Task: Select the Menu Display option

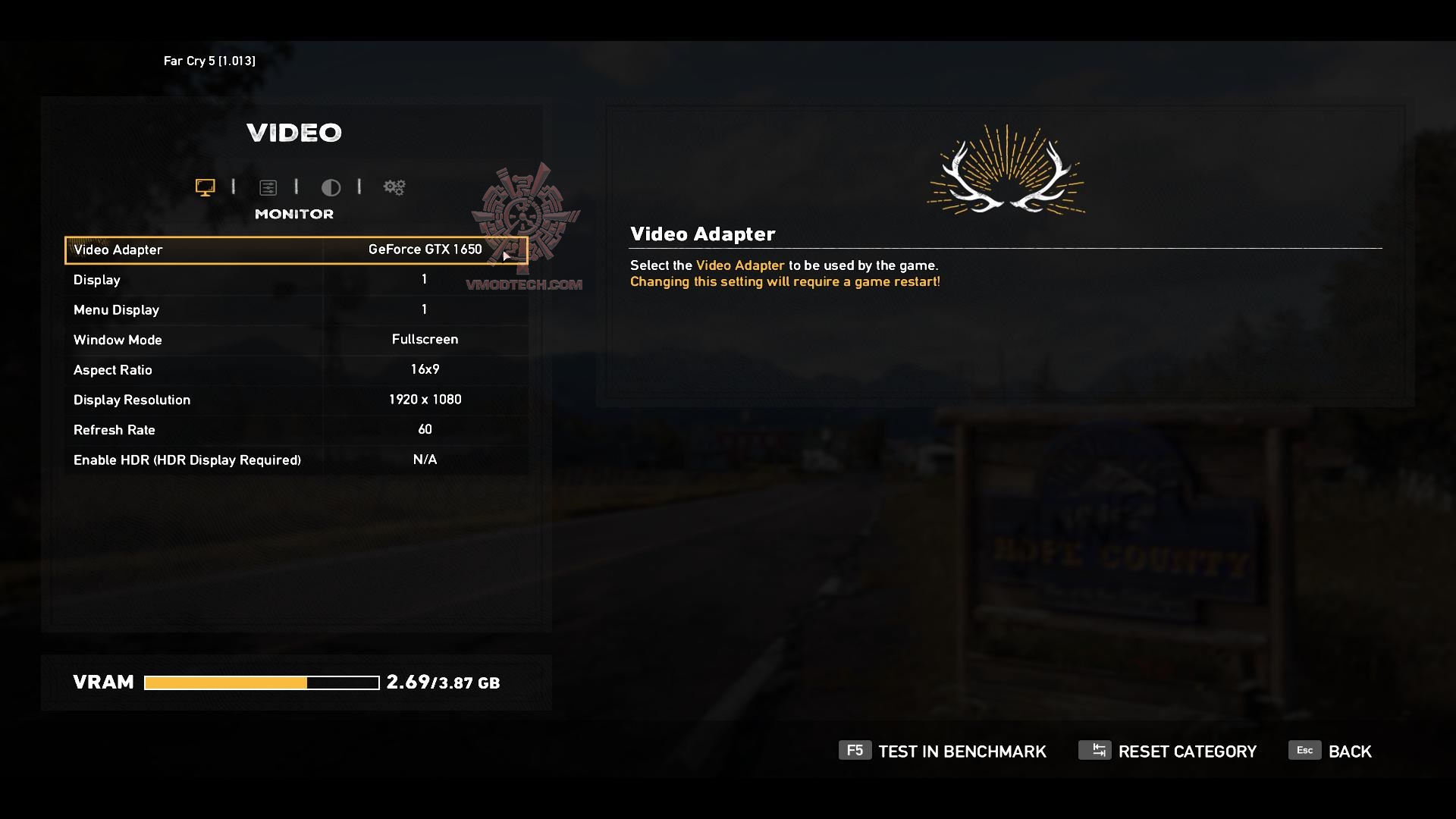Action: [x=296, y=309]
